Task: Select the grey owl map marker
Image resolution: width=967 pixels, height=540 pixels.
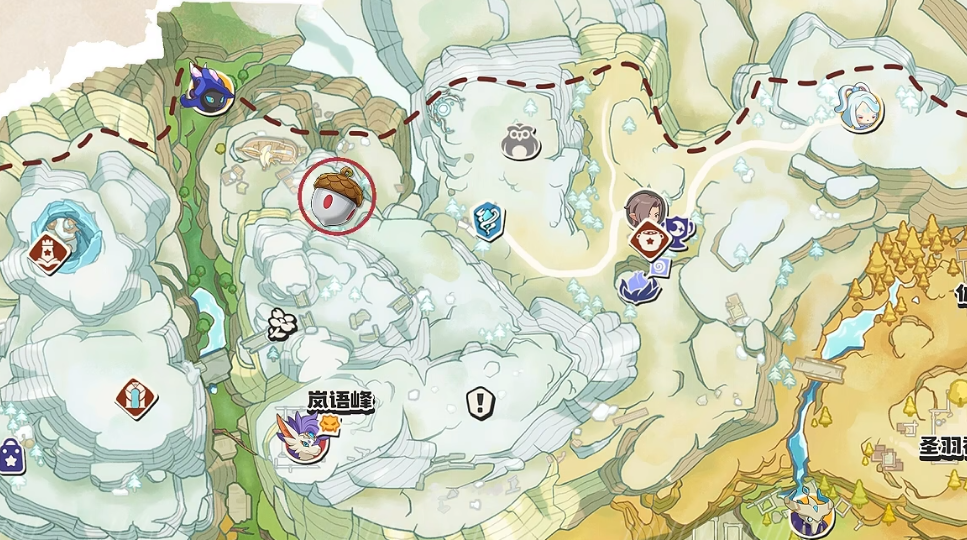Action: point(520,142)
